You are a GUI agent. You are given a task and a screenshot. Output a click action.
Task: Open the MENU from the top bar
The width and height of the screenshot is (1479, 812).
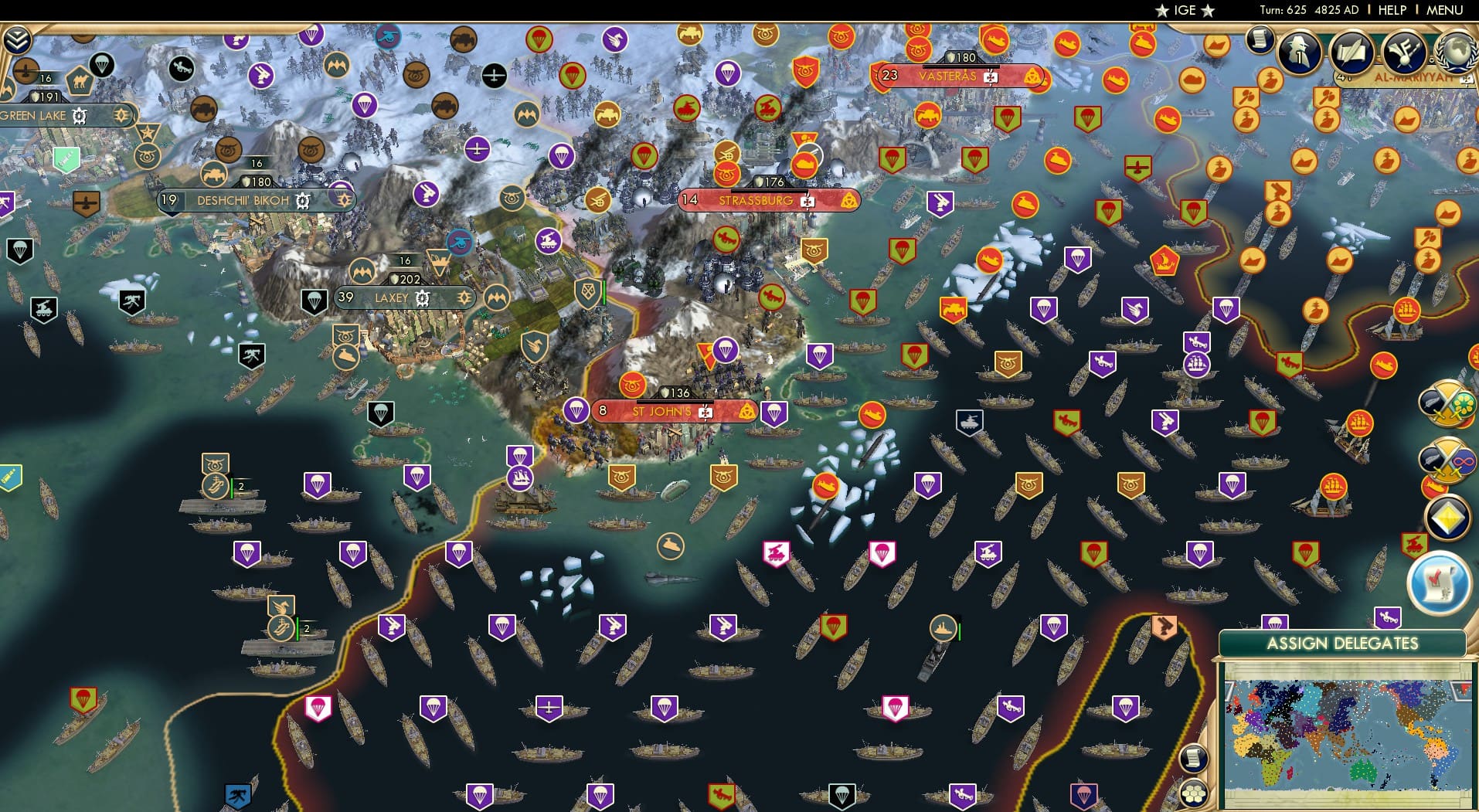click(1444, 10)
